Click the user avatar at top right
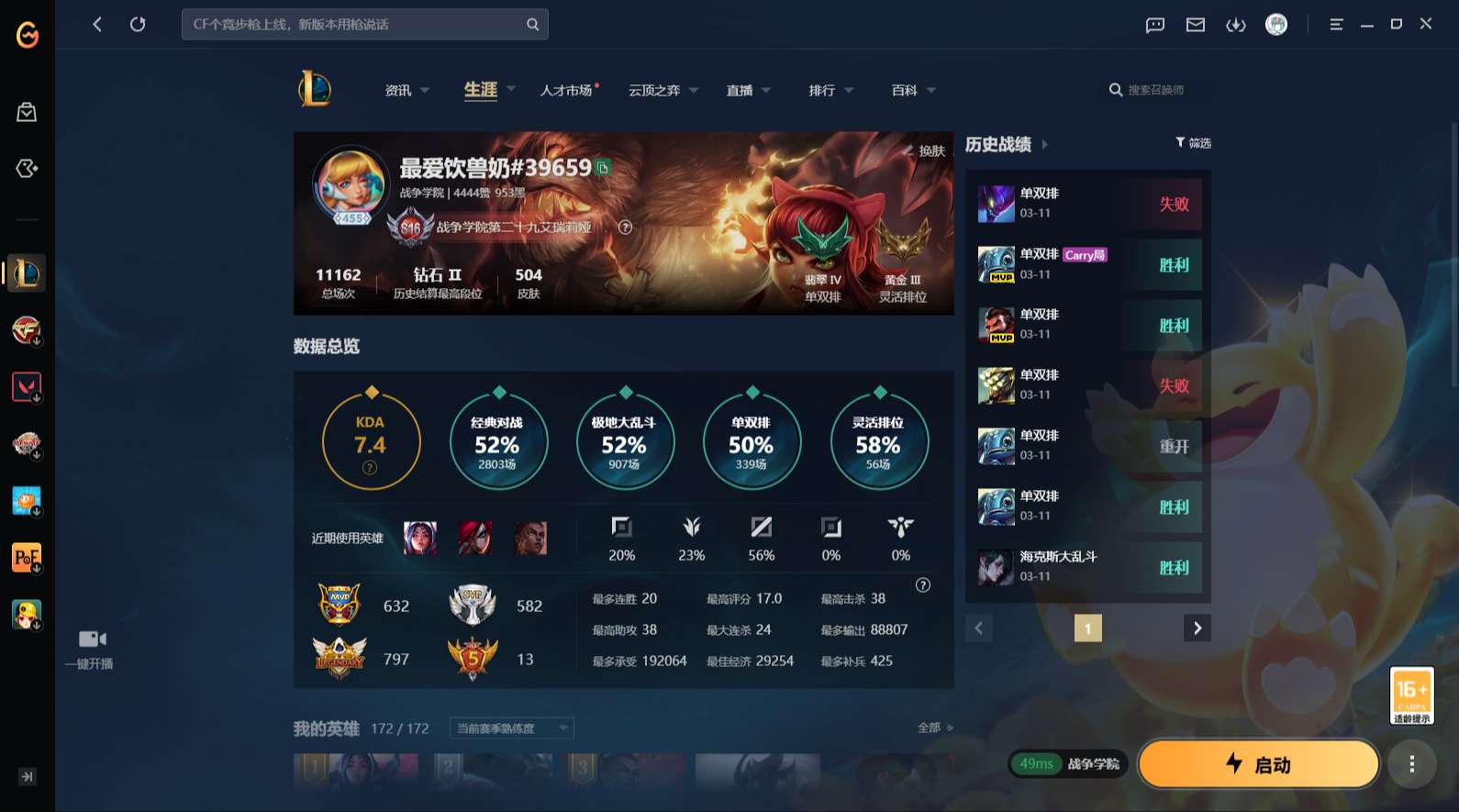The image size is (1459, 812). click(x=1277, y=25)
